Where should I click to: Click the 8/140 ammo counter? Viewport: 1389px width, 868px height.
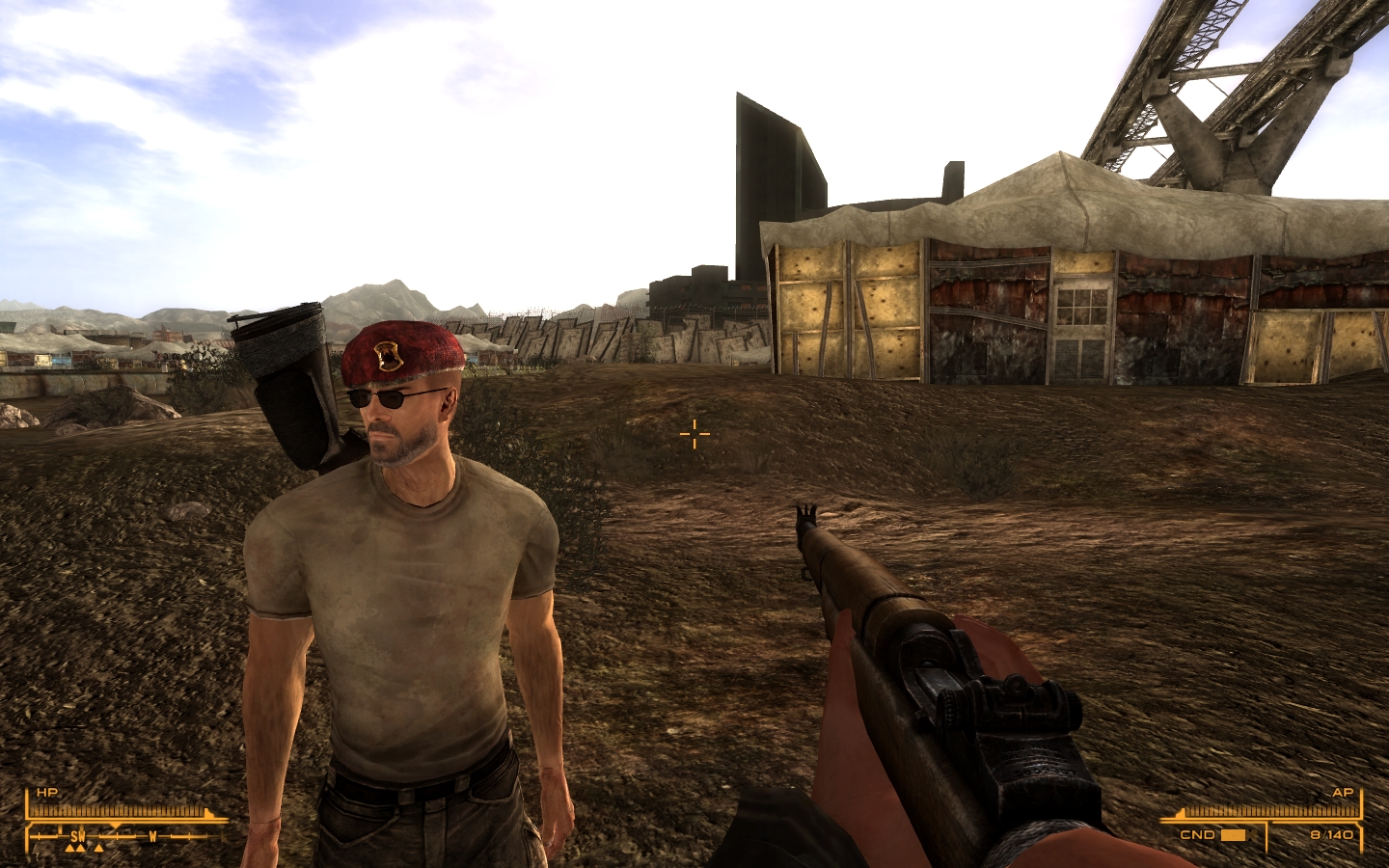(1331, 835)
